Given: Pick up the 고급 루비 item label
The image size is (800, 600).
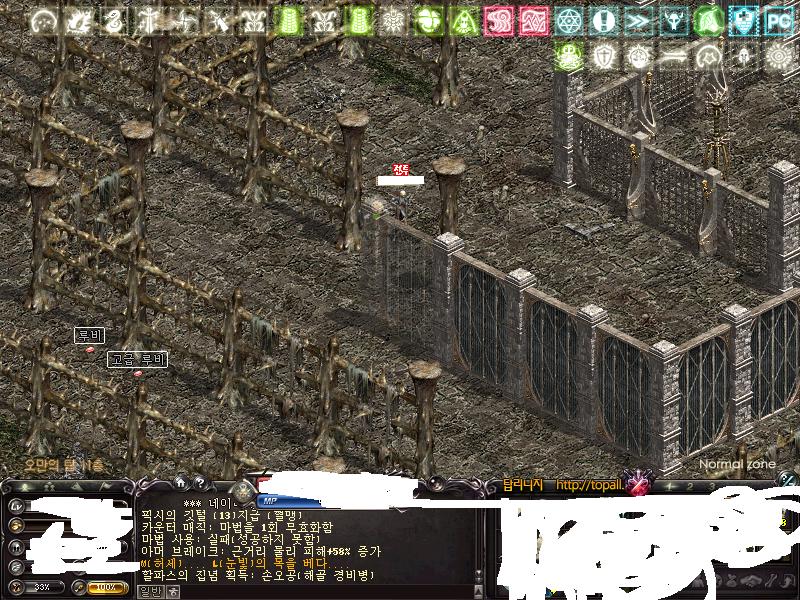Looking at the screenshot, I should [138, 359].
